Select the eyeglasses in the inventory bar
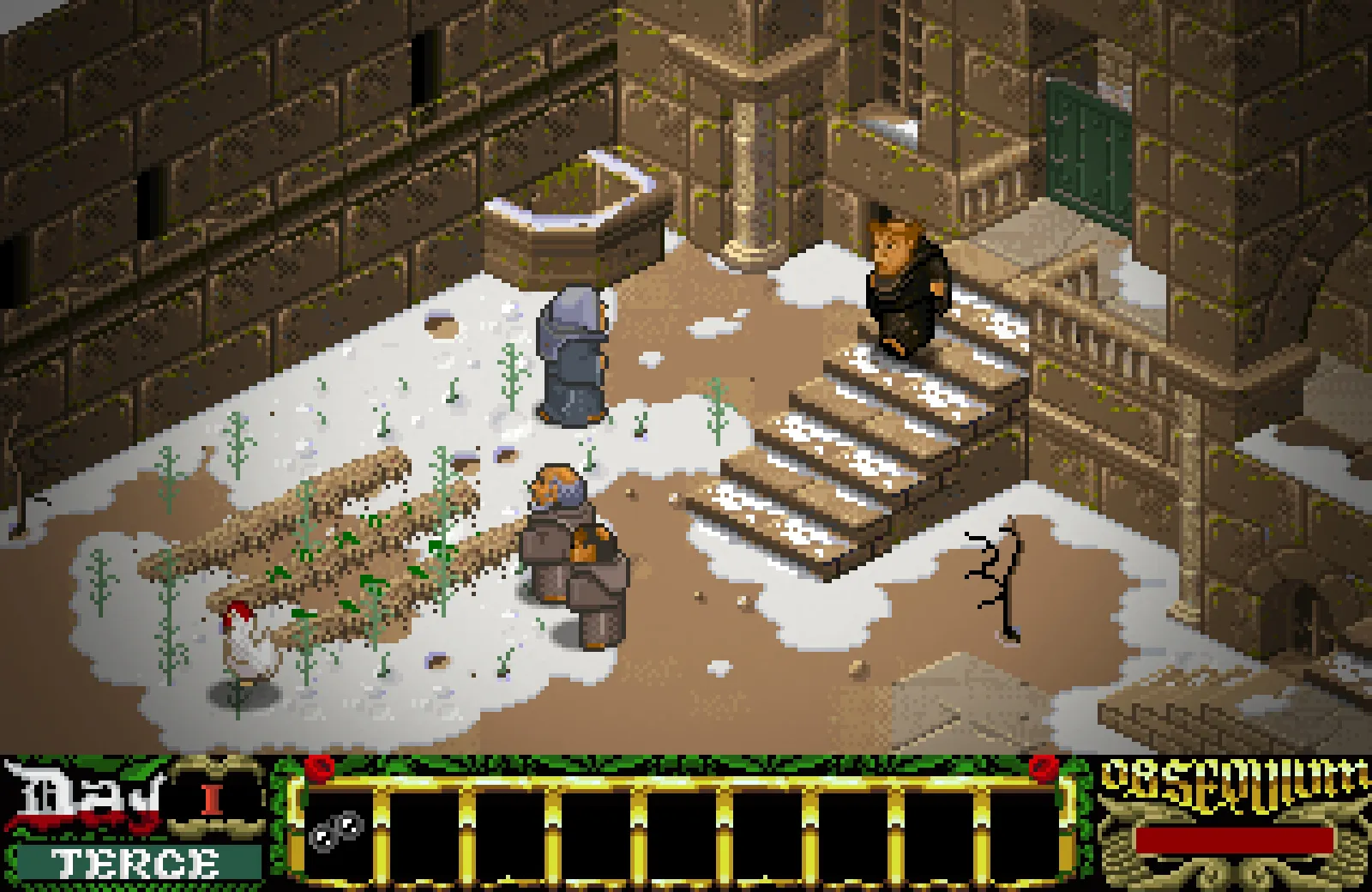Image resolution: width=1372 pixels, height=892 pixels. click(x=335, y=829)
